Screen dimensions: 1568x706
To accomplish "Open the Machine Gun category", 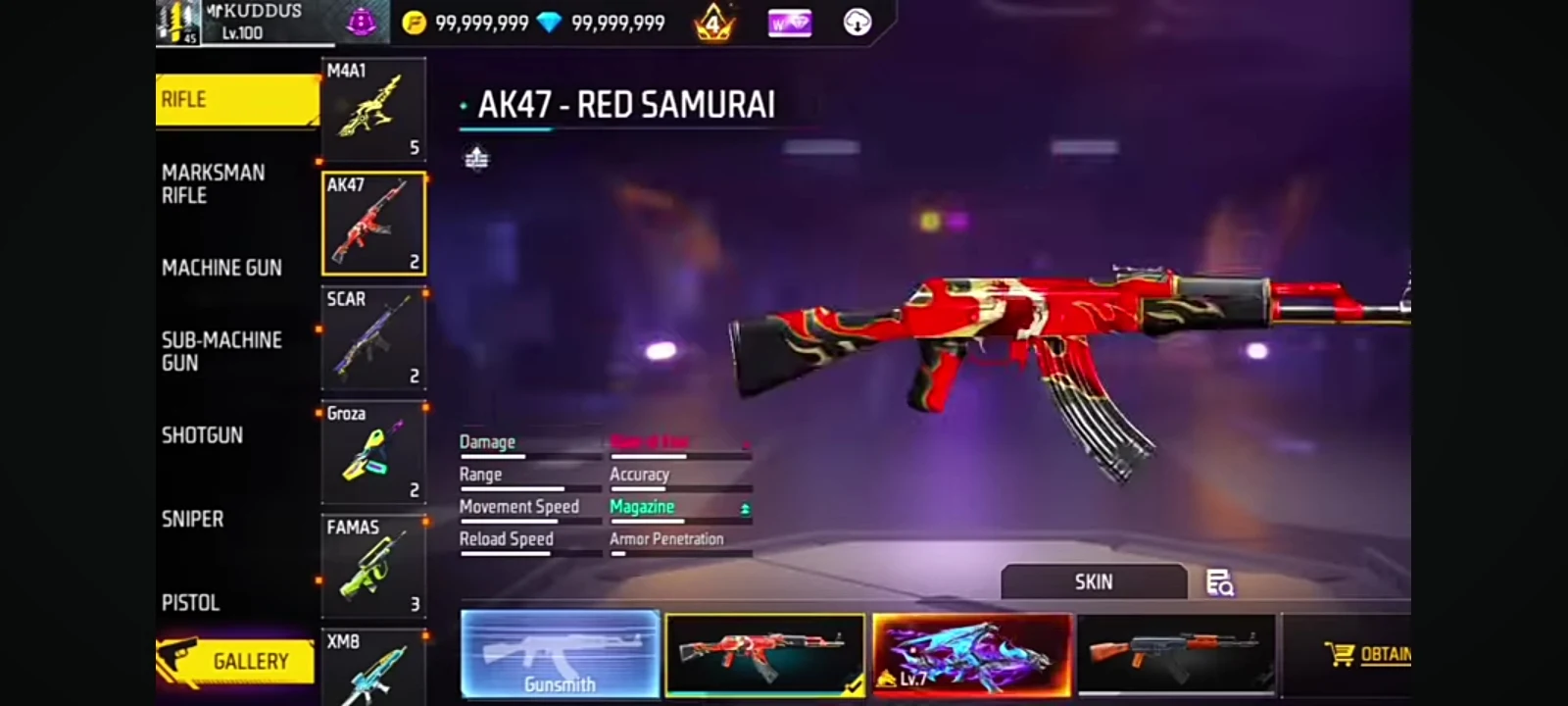I will click(222, 268).
